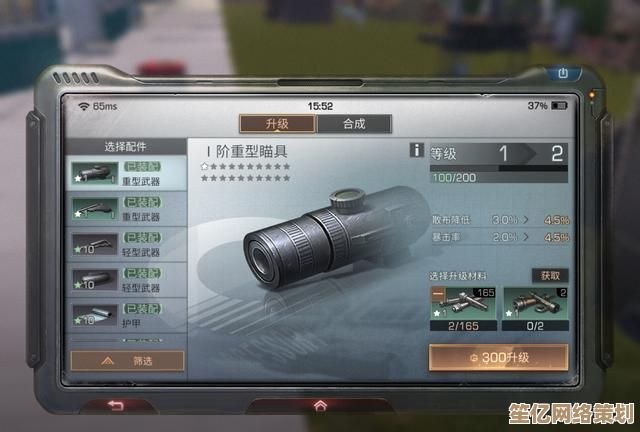Select the first heavy weapon scope attachment
Image resolution: width=640 pixels, height=432 pixels.
pos(127,174)
